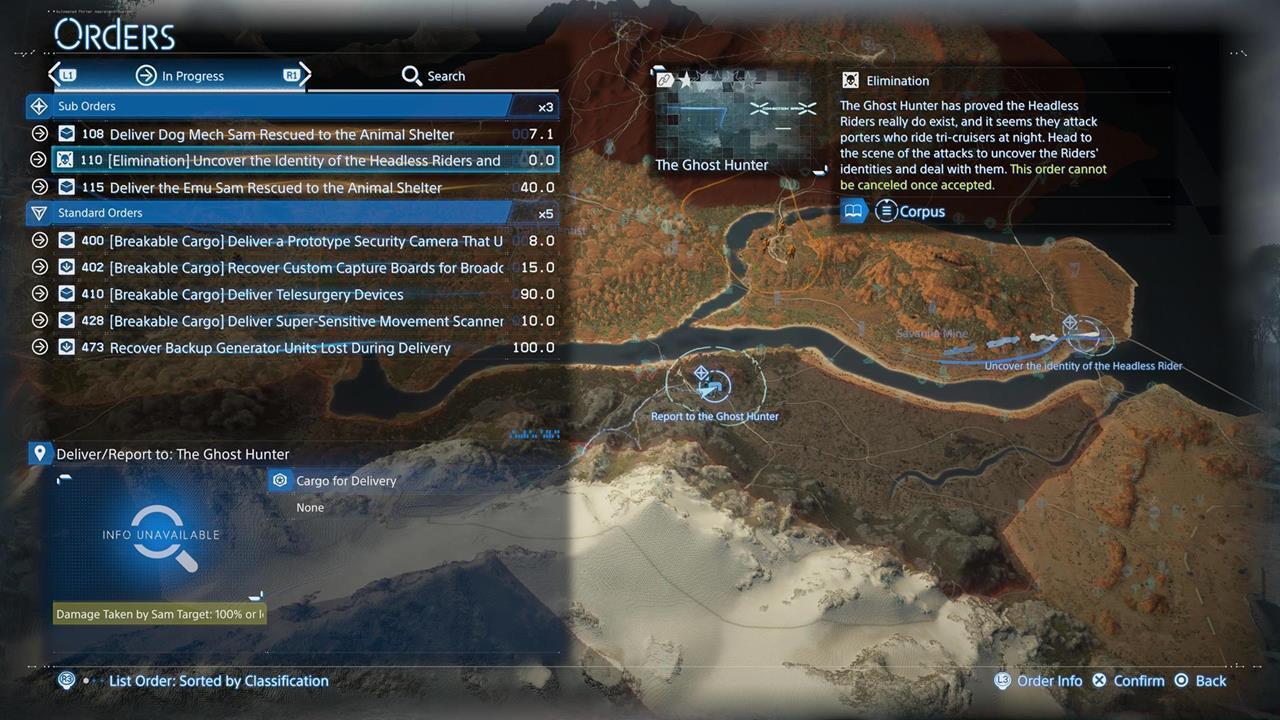Select the In Progress tab
The width and height of the screenshot is (1280, 720).
coord(193,75)
